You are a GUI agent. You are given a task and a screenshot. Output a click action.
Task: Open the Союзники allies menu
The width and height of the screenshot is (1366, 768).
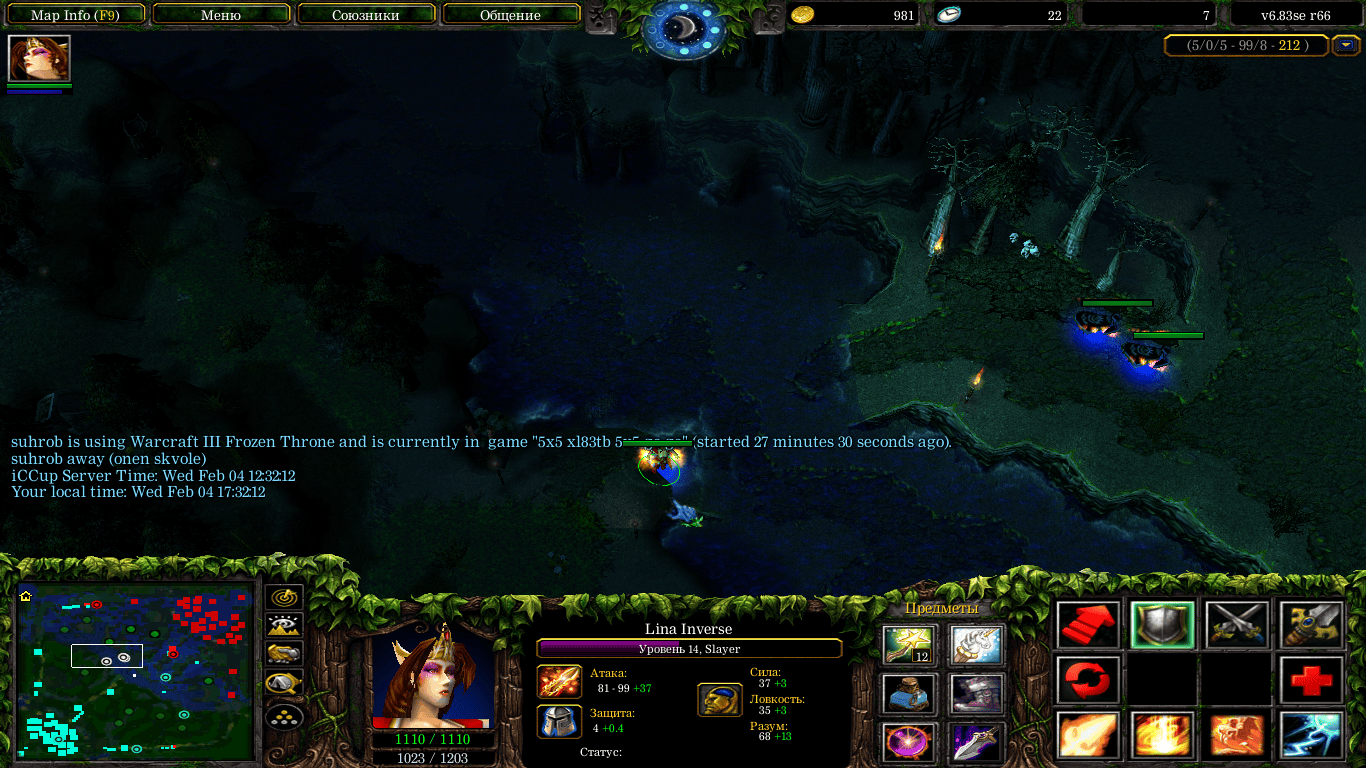tap(366, 15)
